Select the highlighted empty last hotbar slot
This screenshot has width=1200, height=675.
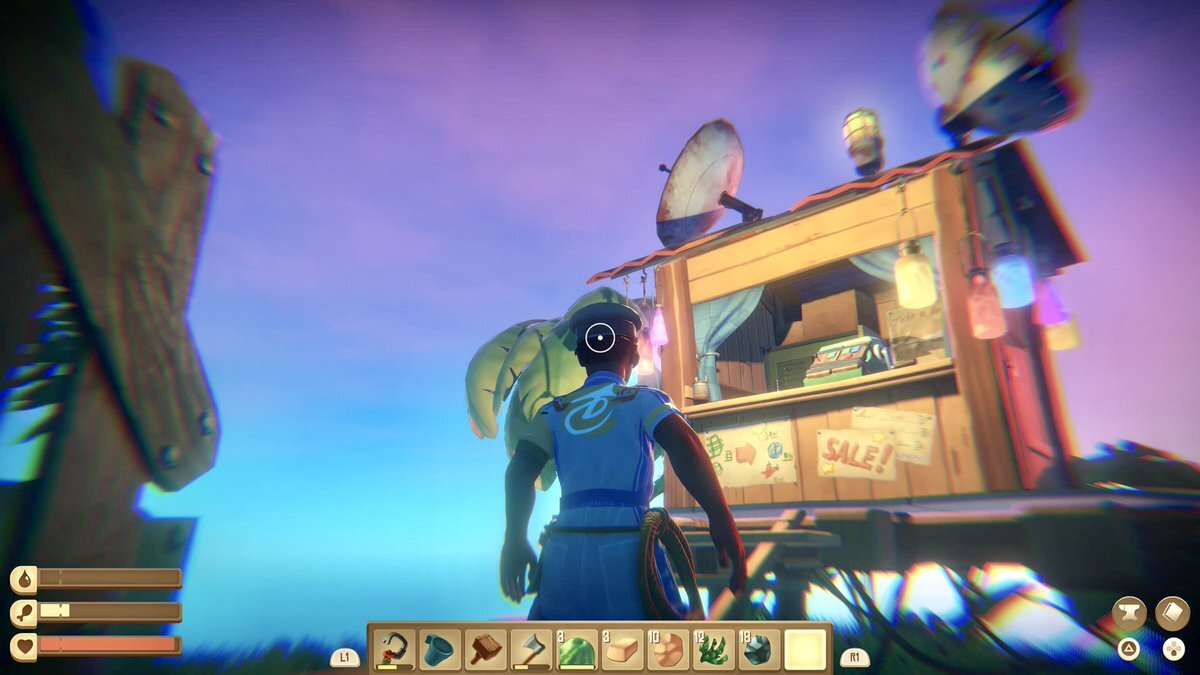(806, 650)
